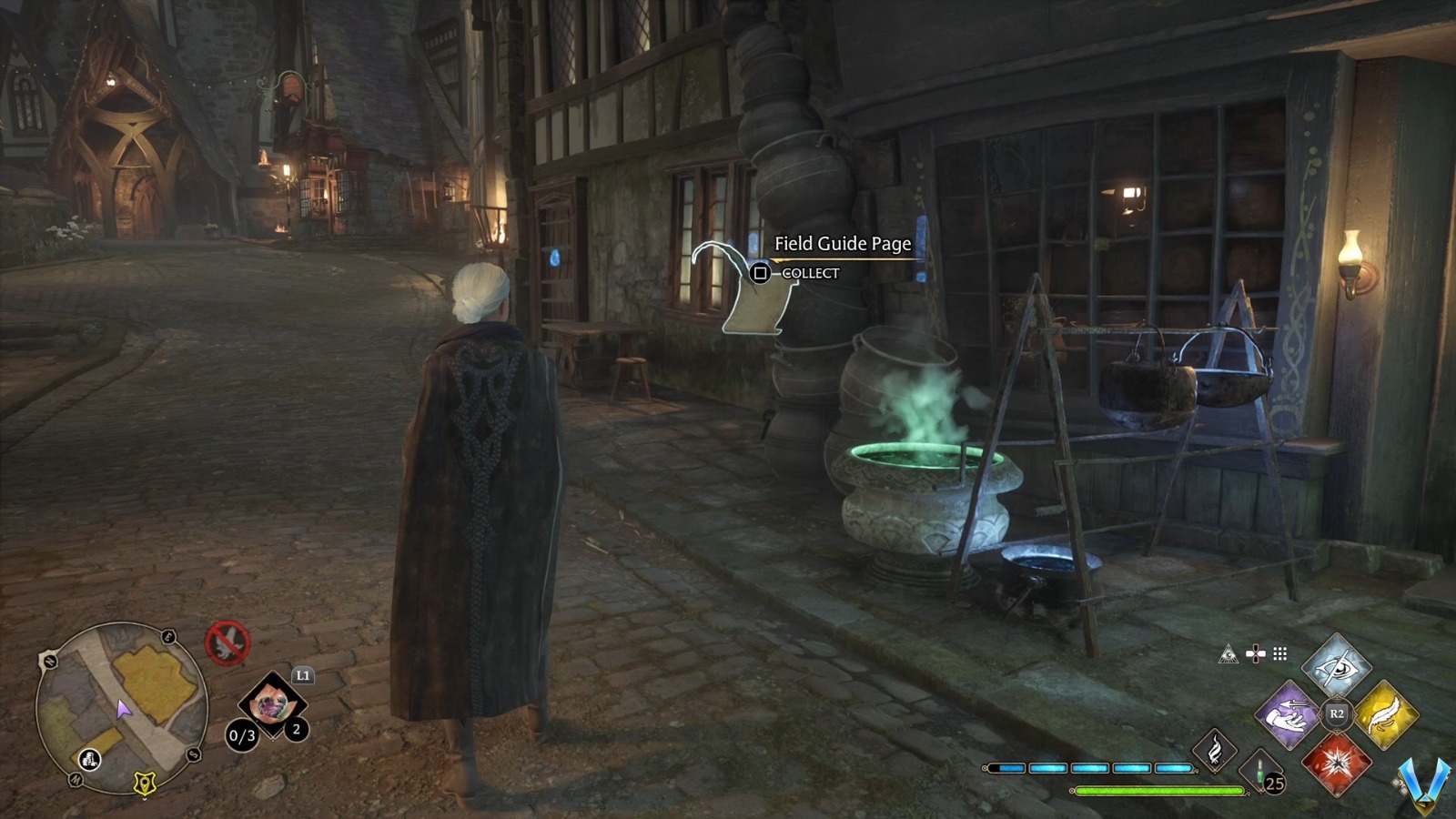
Task: Click the d-pad shortcut icon
Action: pyautogui.click(x=1256, y=653)
